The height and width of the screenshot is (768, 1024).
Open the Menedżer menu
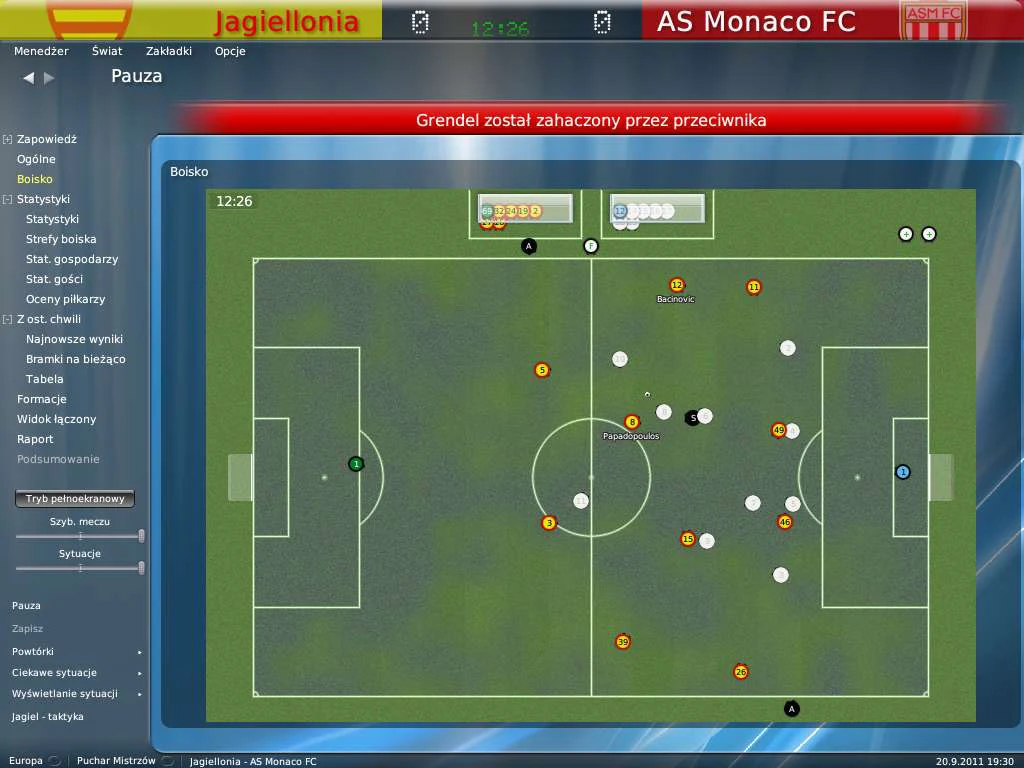(x=41, y=51)
